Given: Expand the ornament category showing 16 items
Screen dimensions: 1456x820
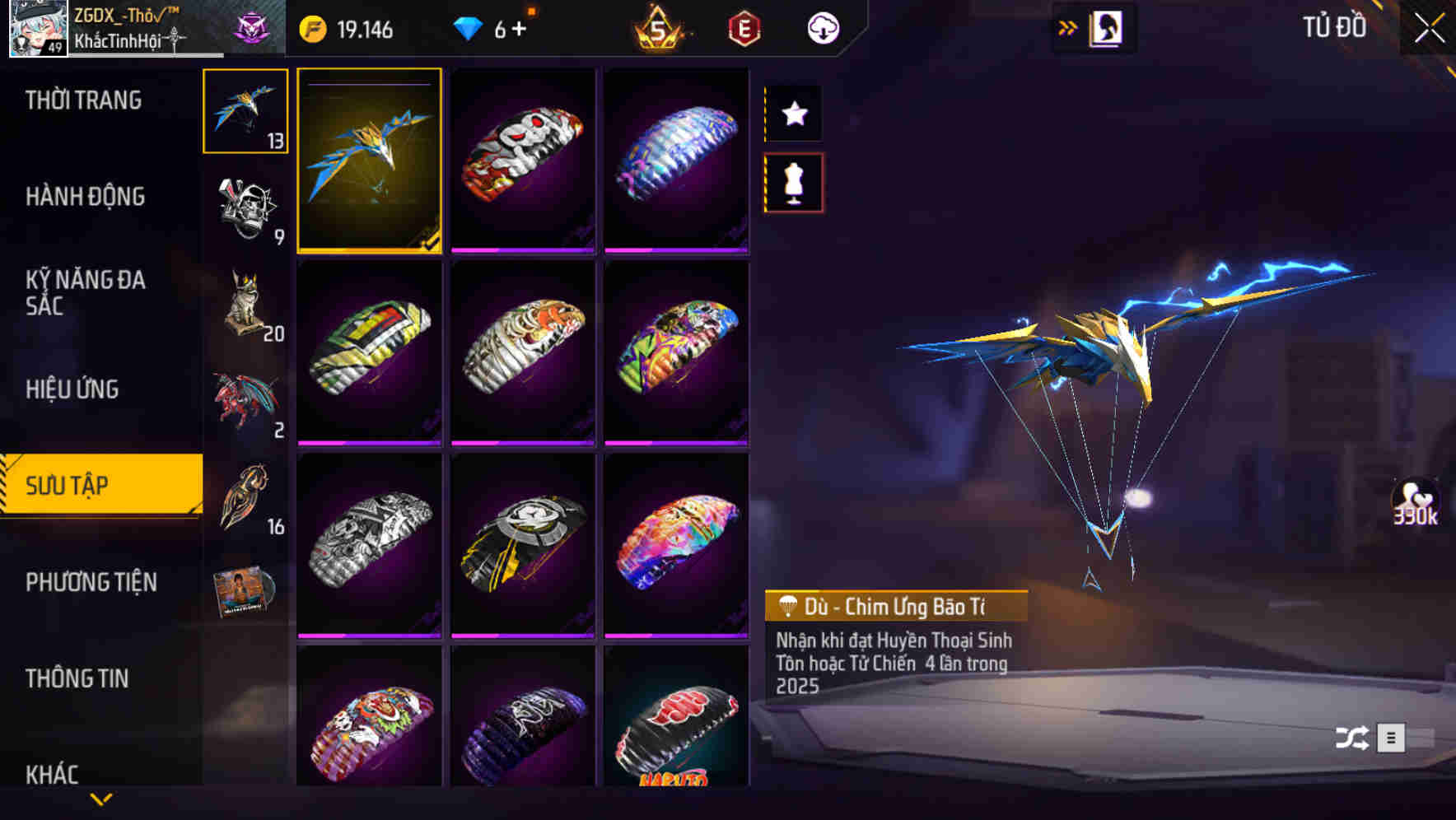Looking at the screenshot, I should pos(245,494).
